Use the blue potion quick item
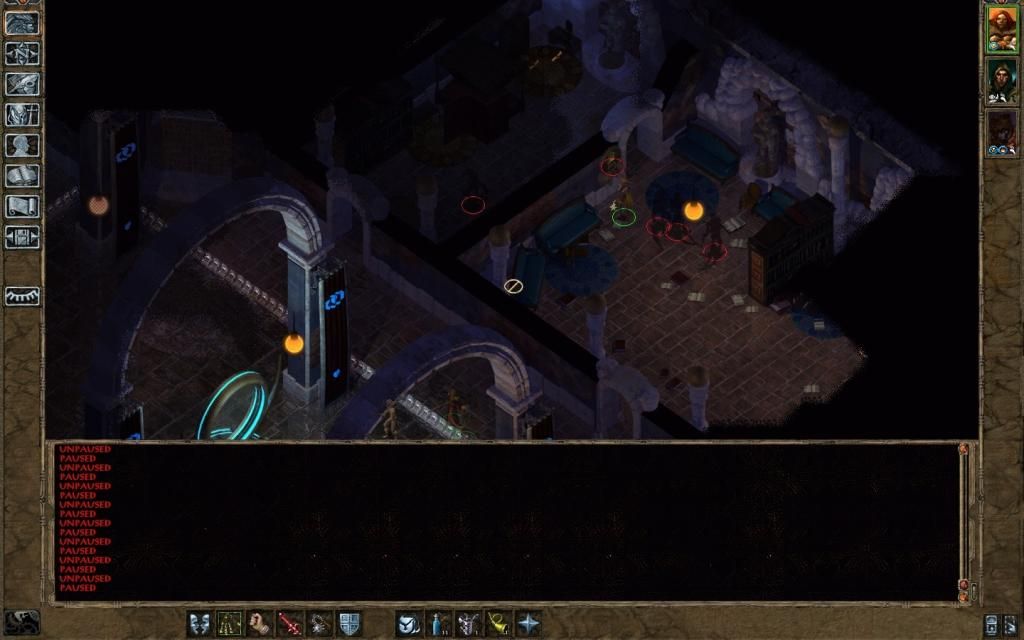Screen dimensions: 1024x640 (438, 624)
